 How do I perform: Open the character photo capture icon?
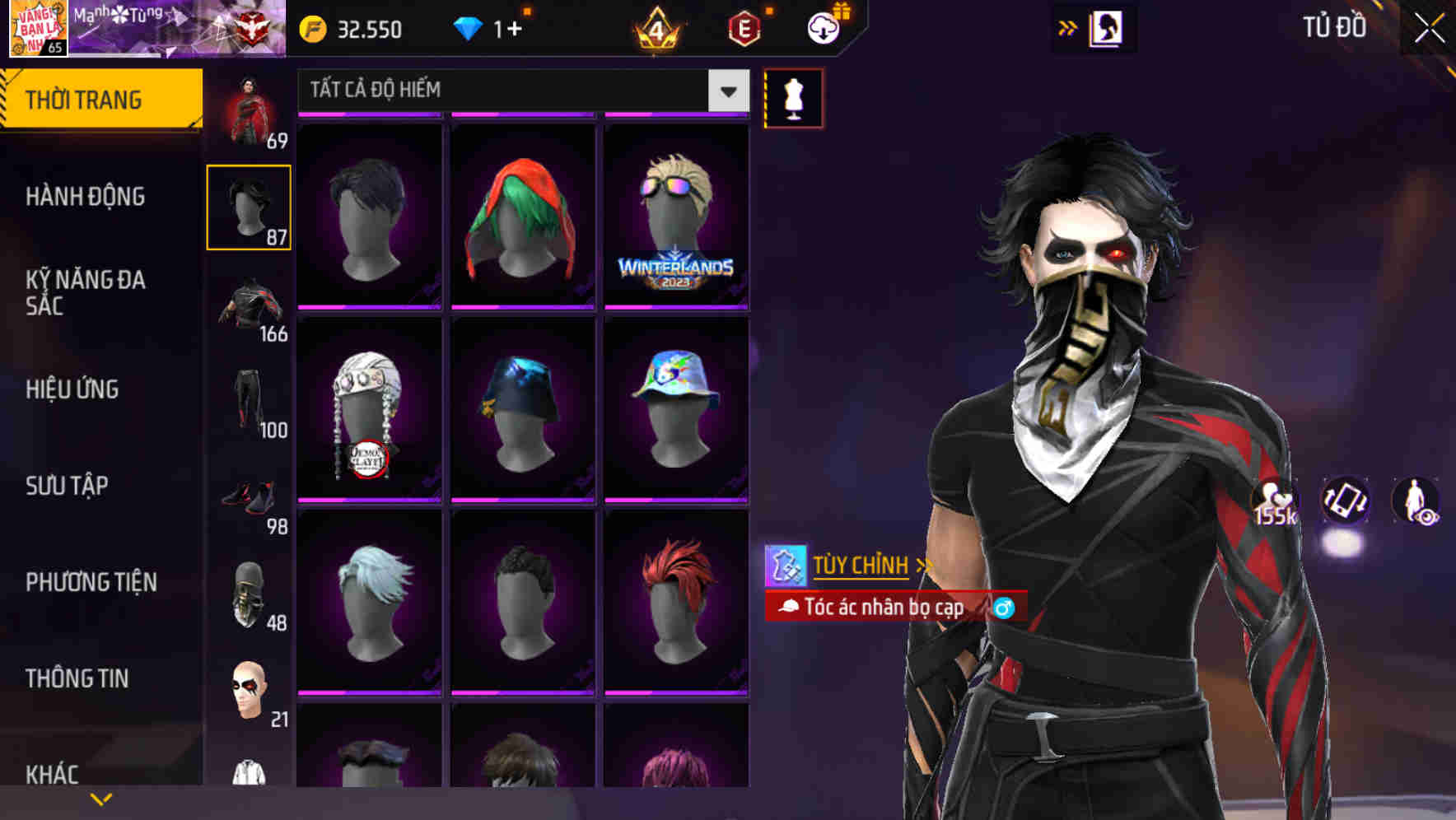(1107, 27)
